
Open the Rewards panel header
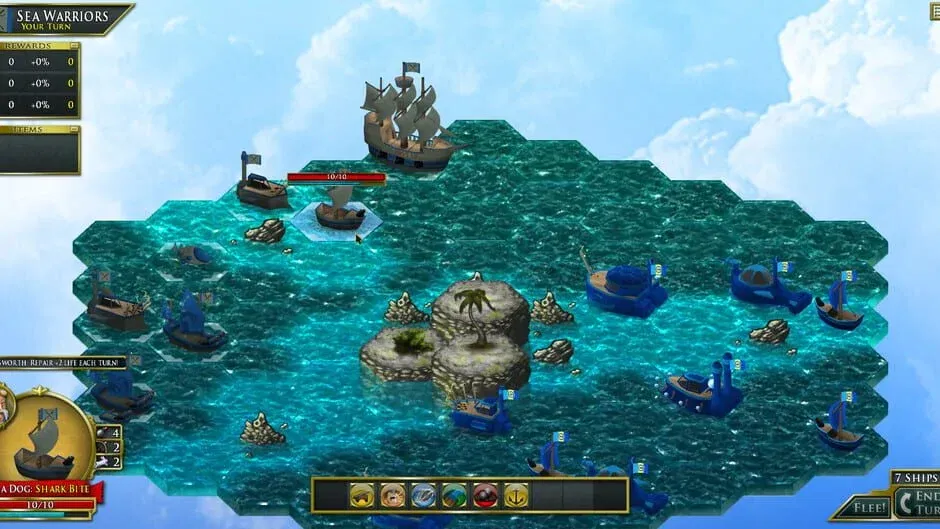pos(40,46)
